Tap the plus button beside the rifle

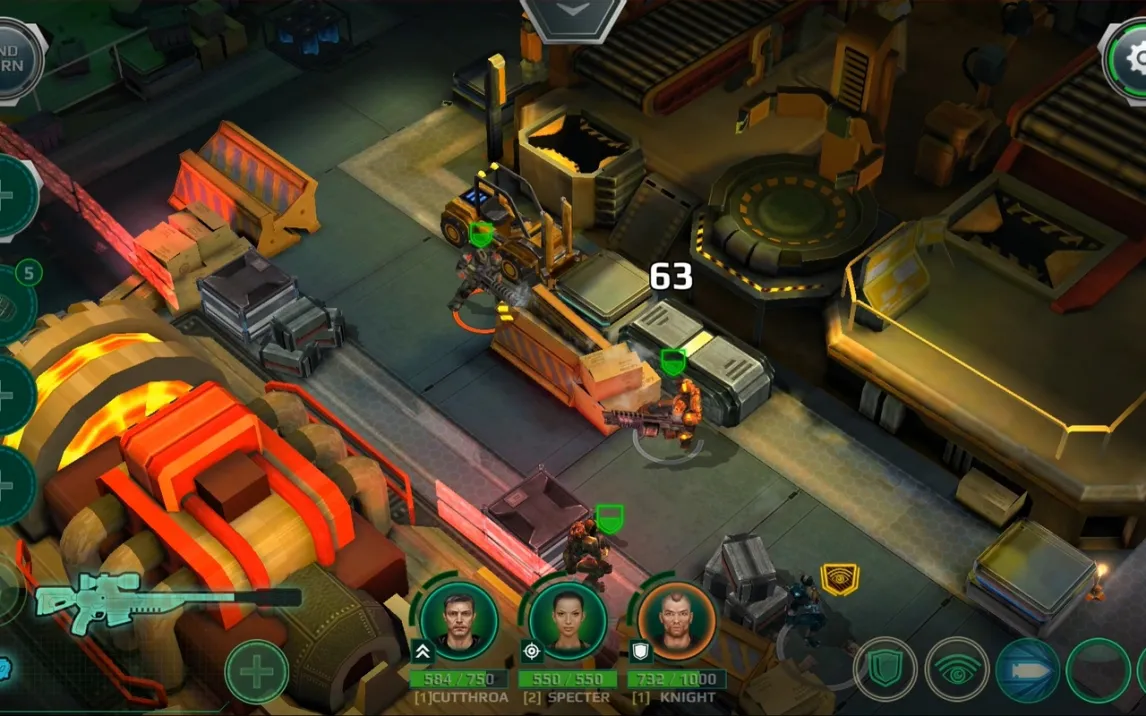tap(256, 671)
